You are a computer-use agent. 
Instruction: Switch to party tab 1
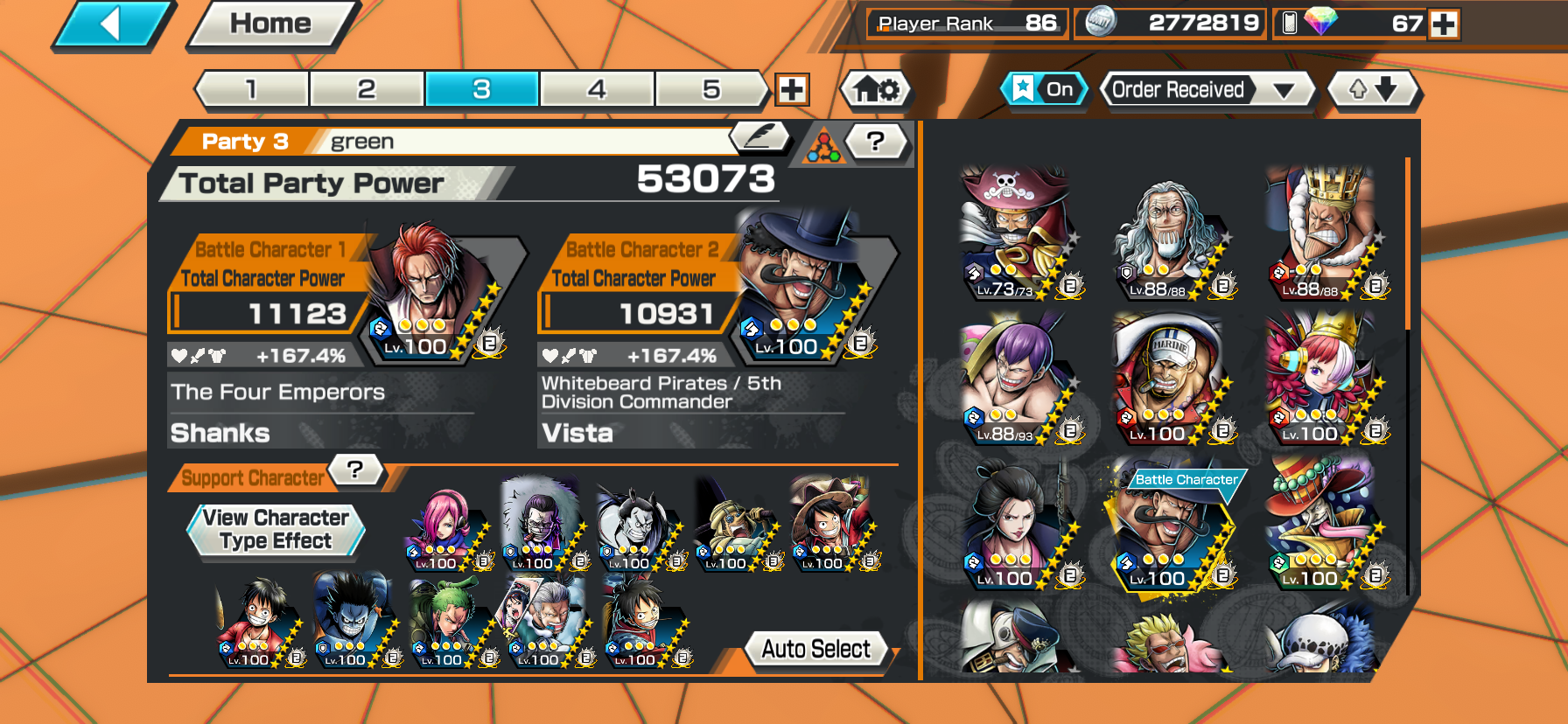tap(252, 89)
